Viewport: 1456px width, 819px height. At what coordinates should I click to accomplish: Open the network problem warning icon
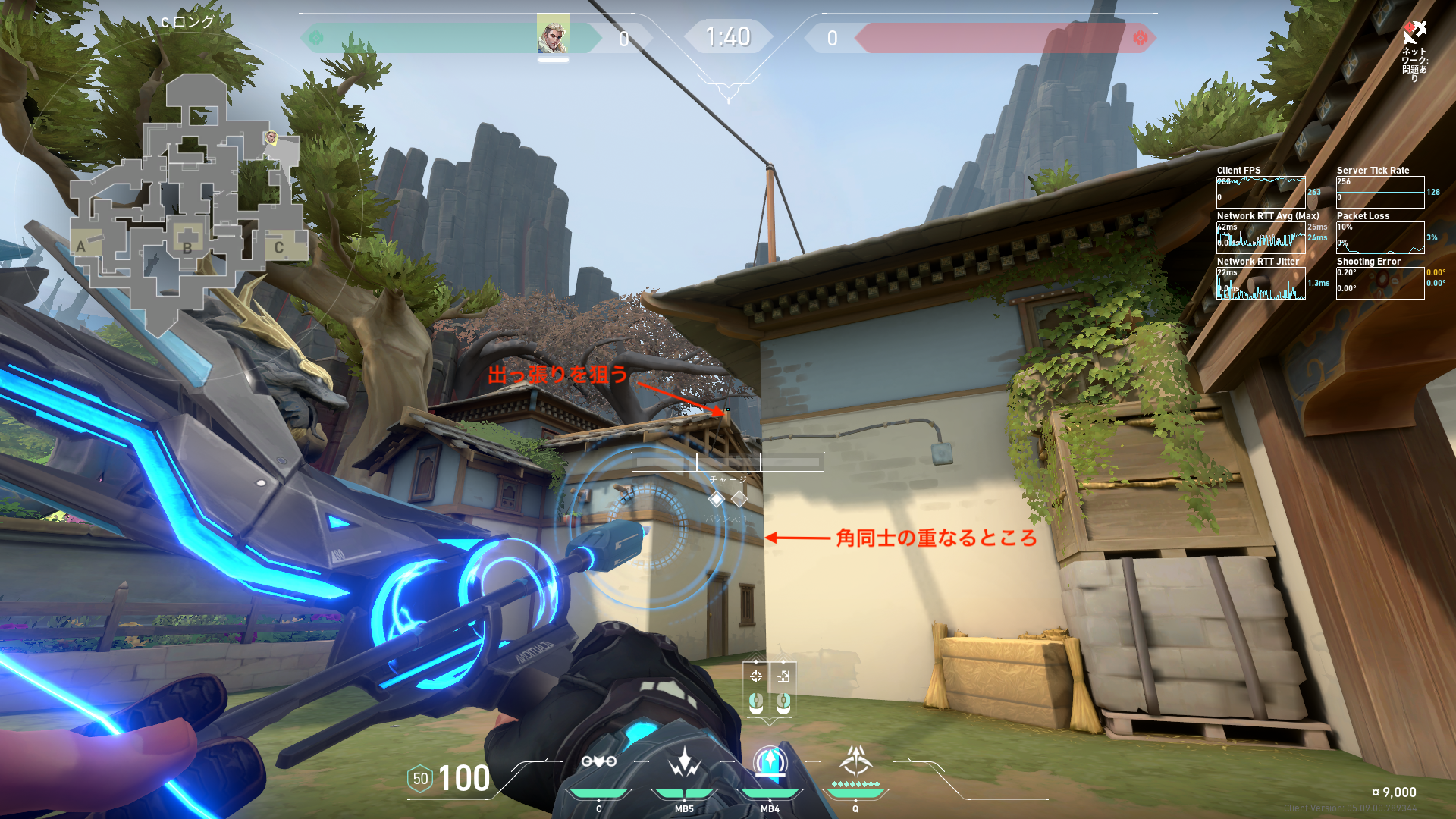1414,33
